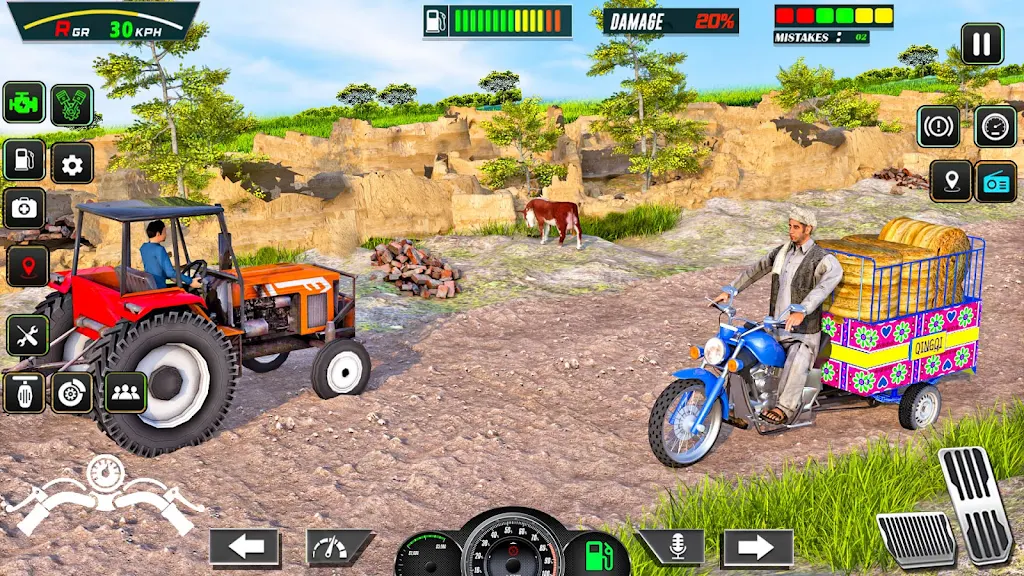Viewport: 1024px width, 576px height.
Task: Click the red location pin icon
Action: coord(27,266)
